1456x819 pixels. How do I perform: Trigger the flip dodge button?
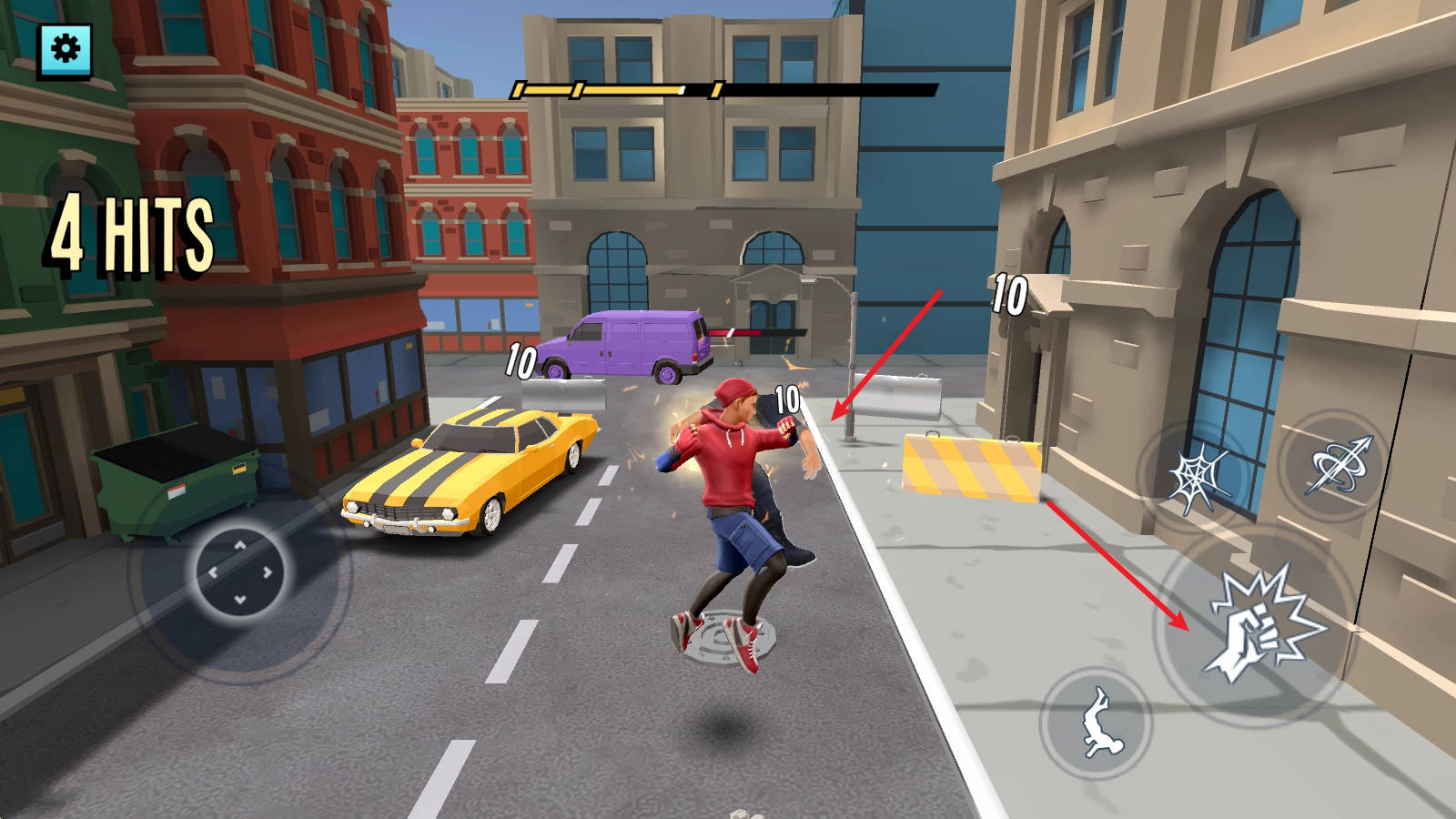click(1097, 723)
